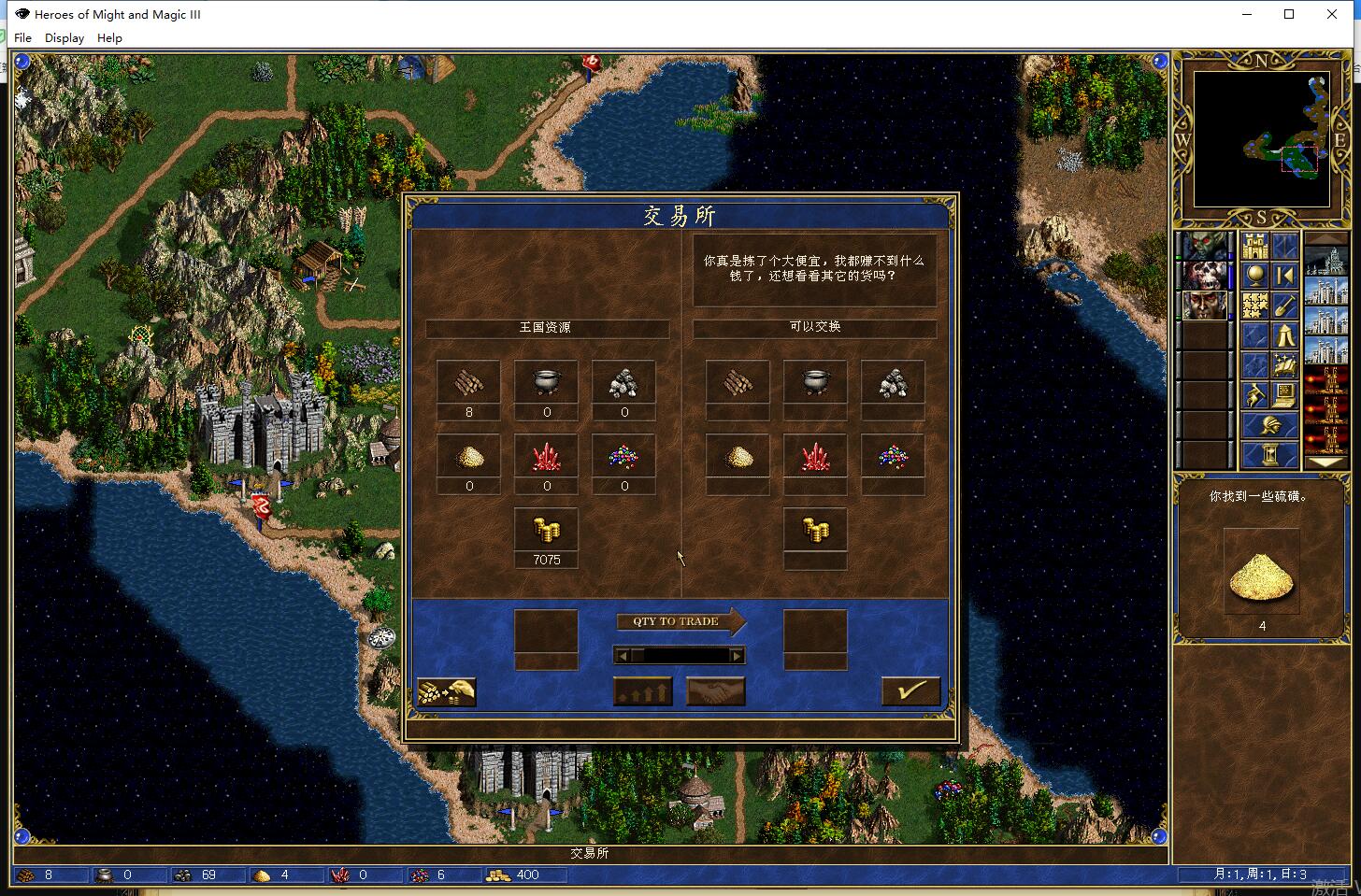The image size is (1361, 896).
Task: Choose crystal in the available for trade panel
Action: pos(815,457)
